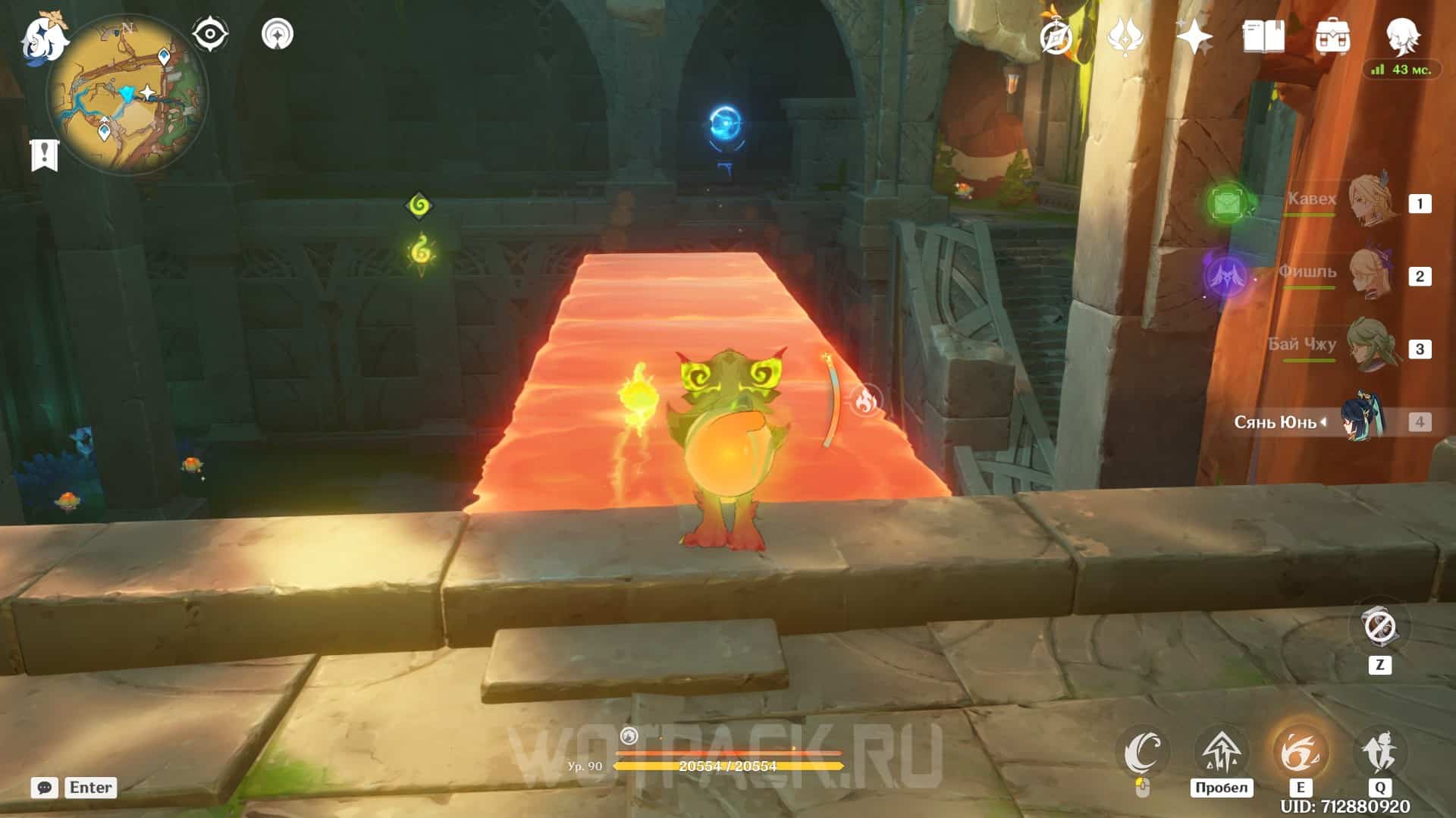Open the character profile head icon

pyautogui.click(x=1401, y=35)
